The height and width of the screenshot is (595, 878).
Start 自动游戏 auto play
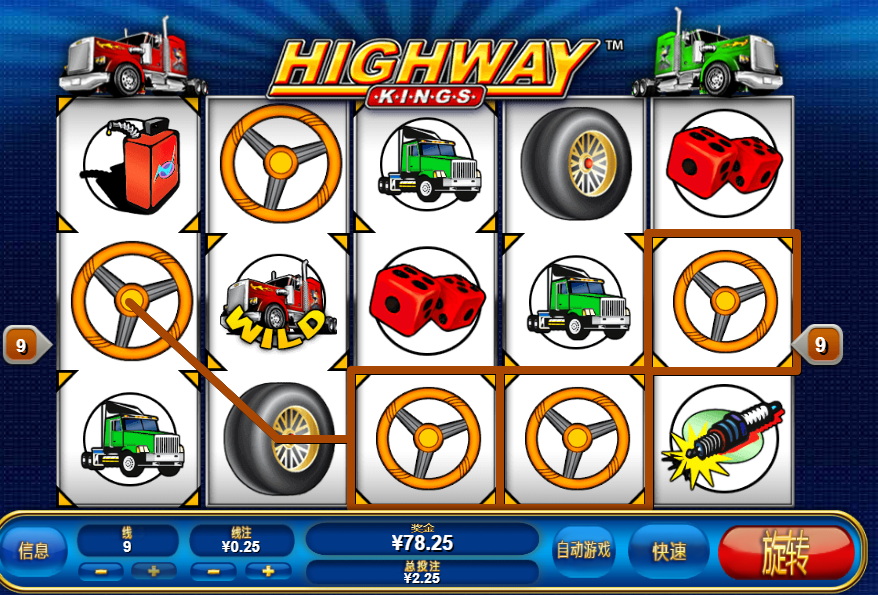584,551
